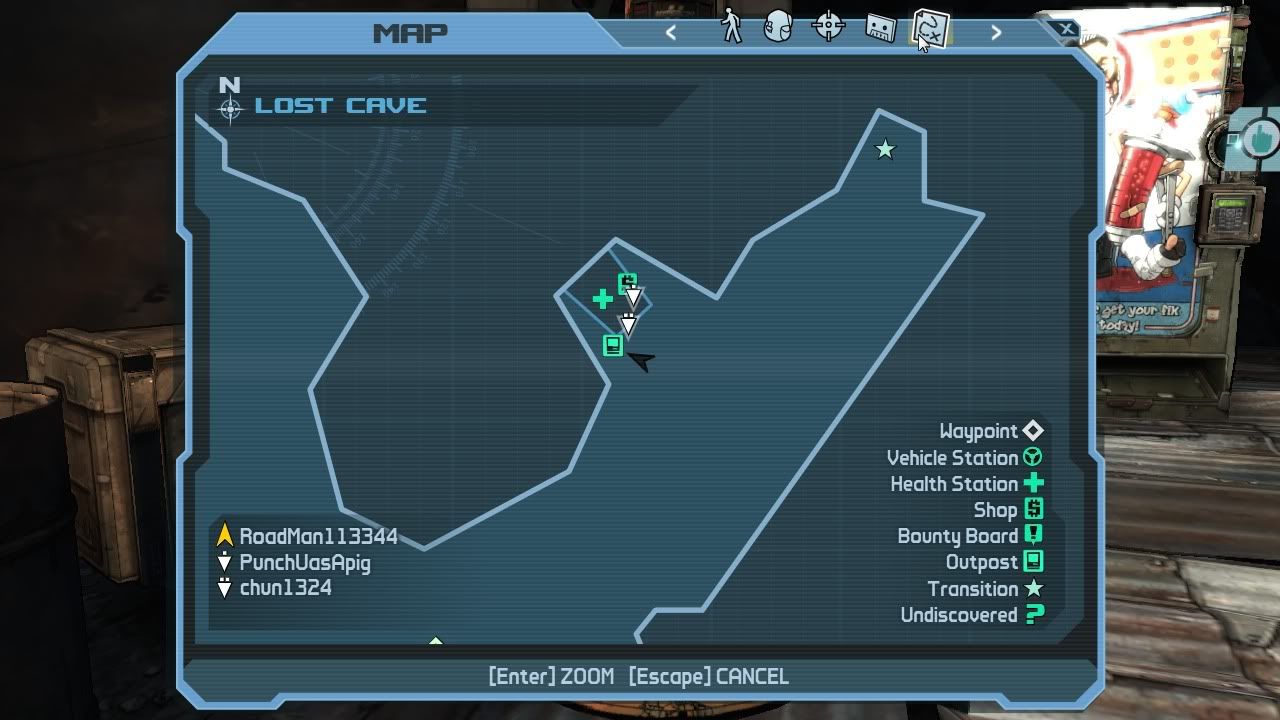Choose the Shop dollar marker on the map
Viewport: 1280px width, 720px height.
pos(627,283)
